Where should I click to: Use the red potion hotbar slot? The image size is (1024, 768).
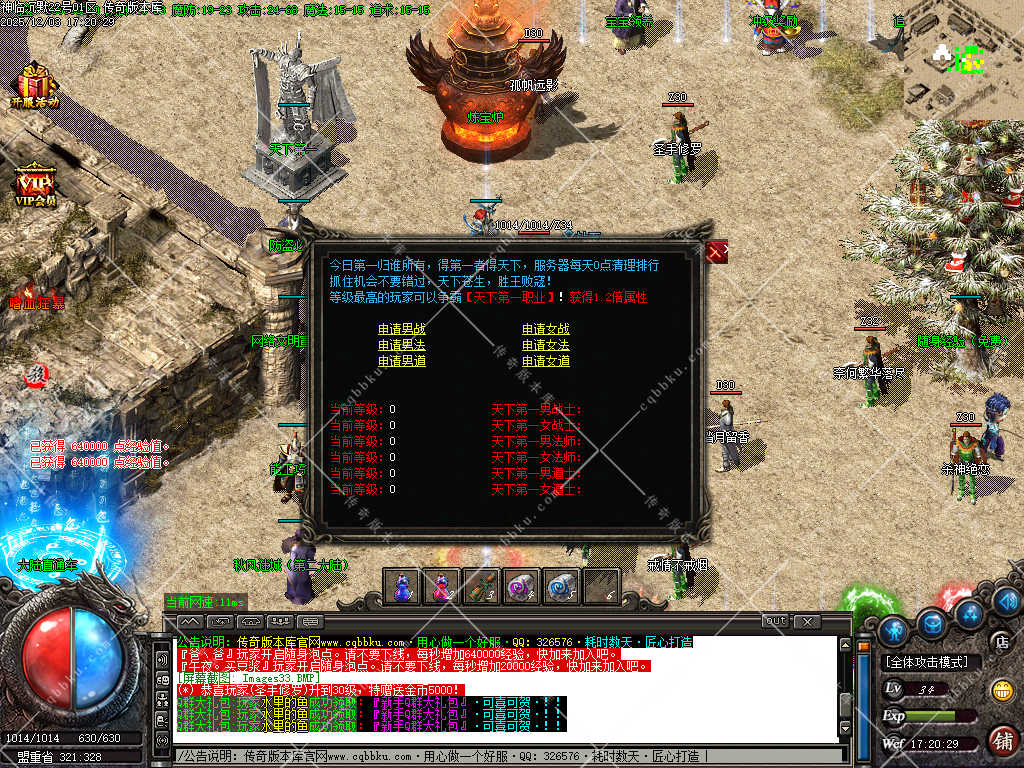441,586
